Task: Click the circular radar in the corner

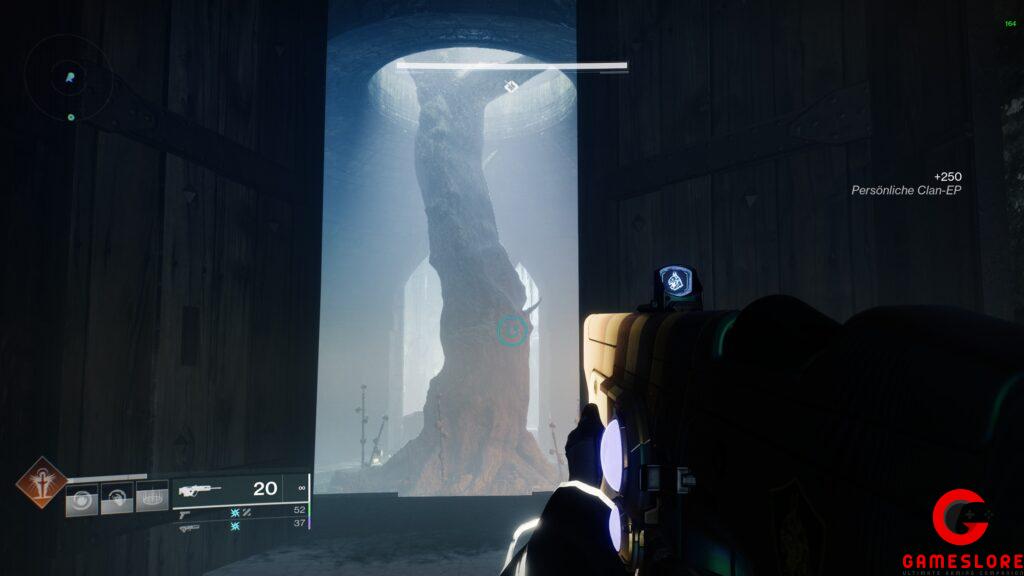Action: pyautogui.click(x=67, y=76)
